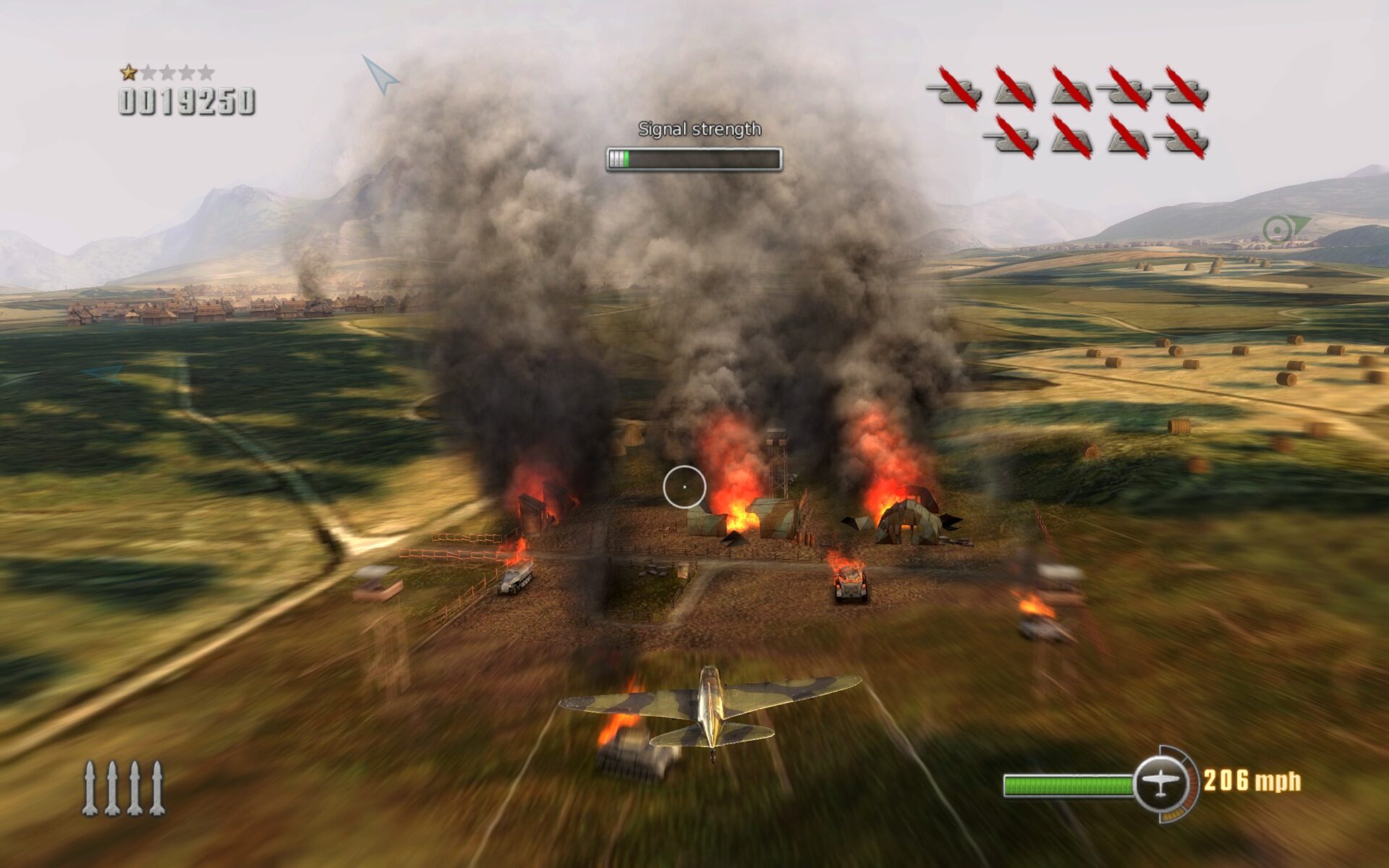Screen dimensions: 1389x868
Task: Click the green objective waypoint marker
Action: [x=1280, y=230]
